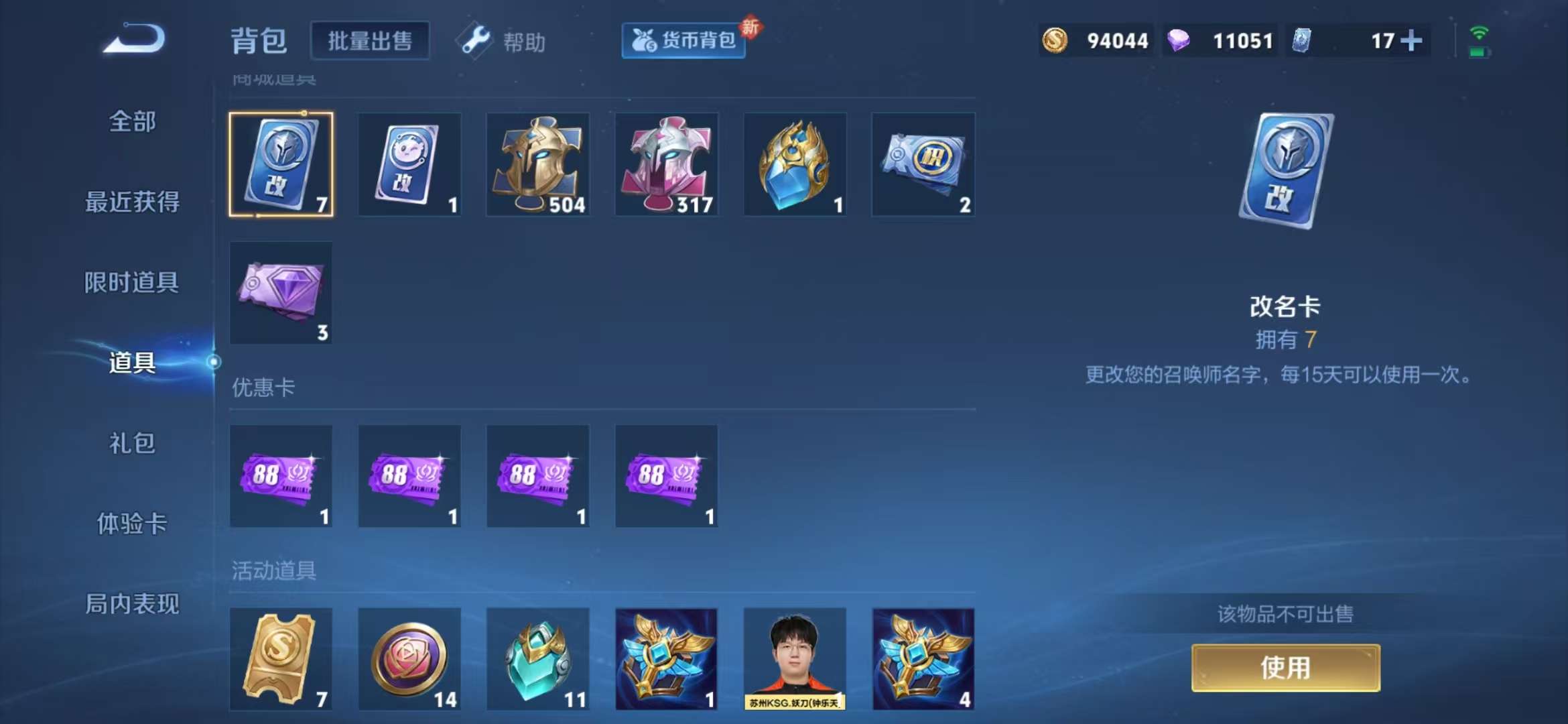Screen dimensions: 1568x724
Task: Switch to the 全部 tab
Action: coord(131,122)
